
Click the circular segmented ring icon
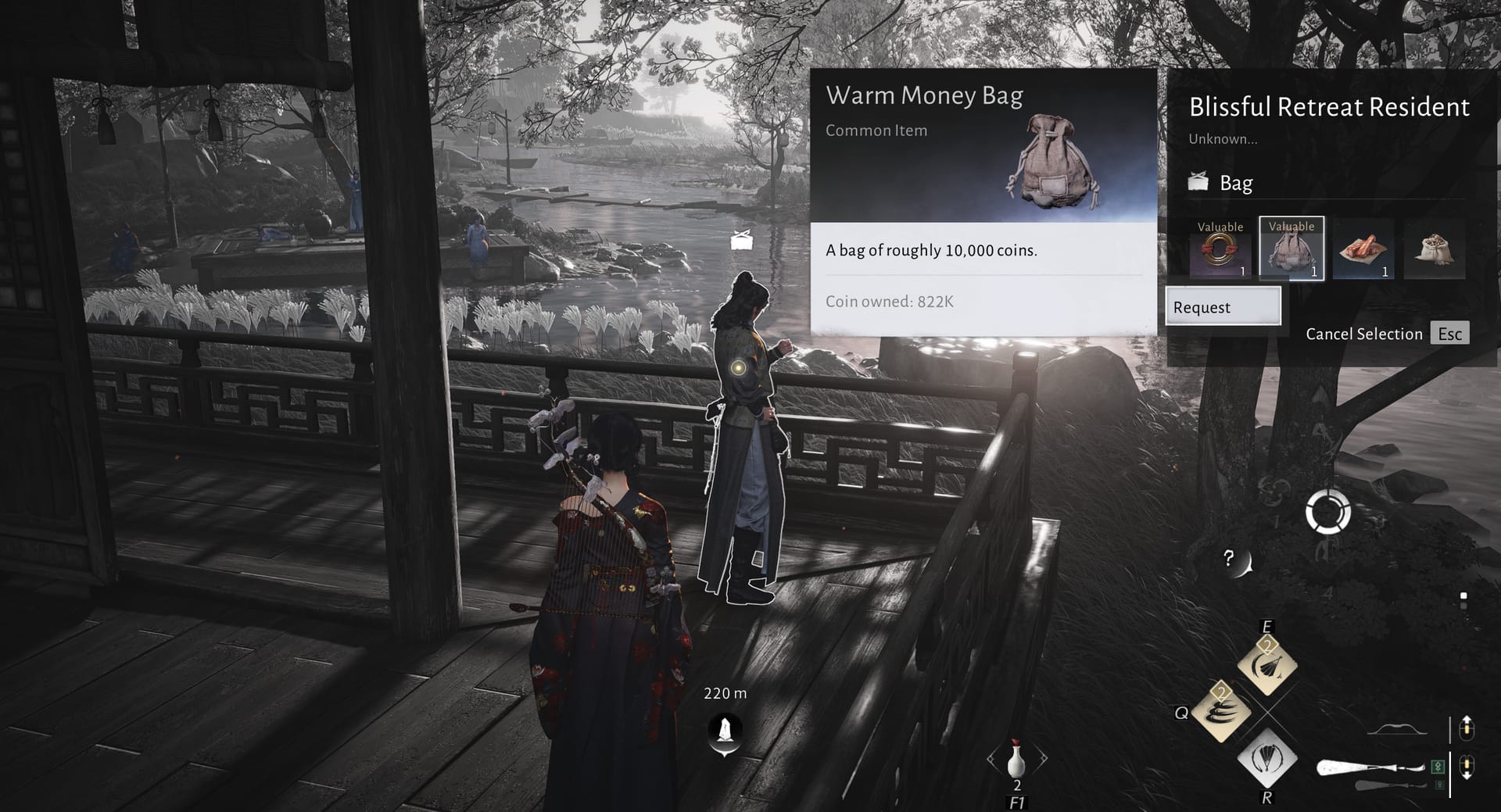pyautogui.click(x=1327, y=513)
